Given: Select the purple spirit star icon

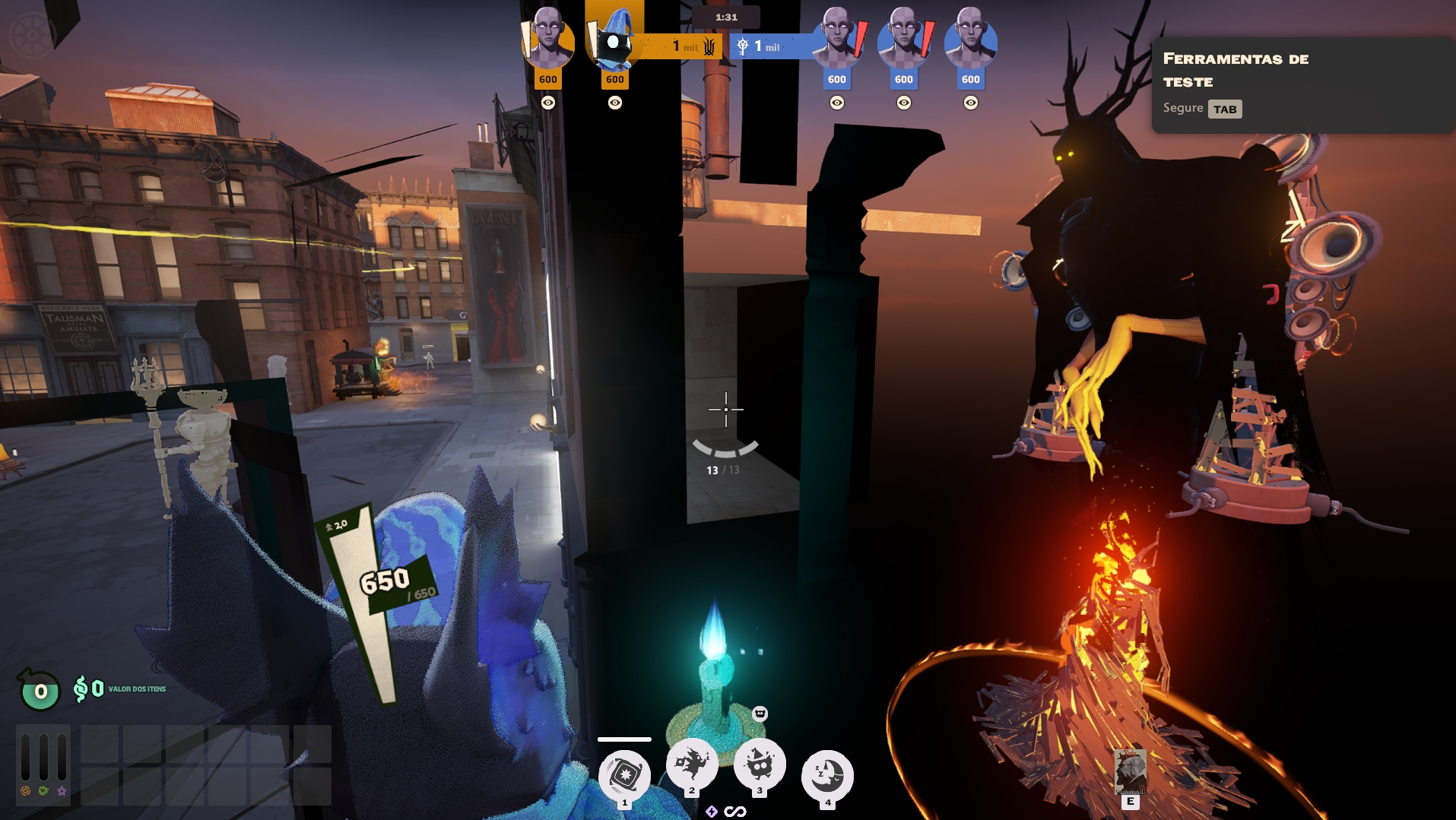Looking at the screenshot, I should pos(62,791).
